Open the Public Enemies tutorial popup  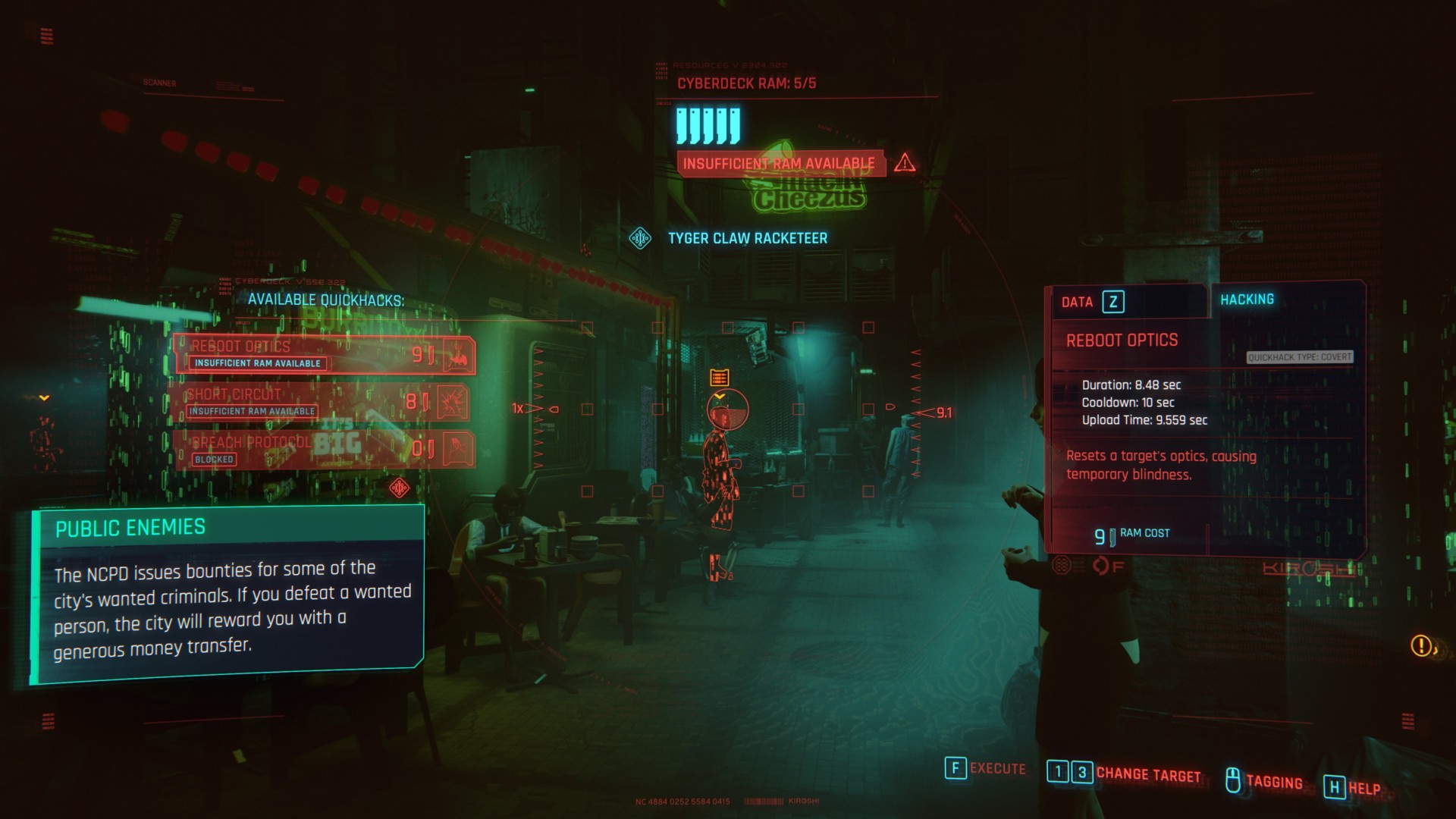click(227, 593)
